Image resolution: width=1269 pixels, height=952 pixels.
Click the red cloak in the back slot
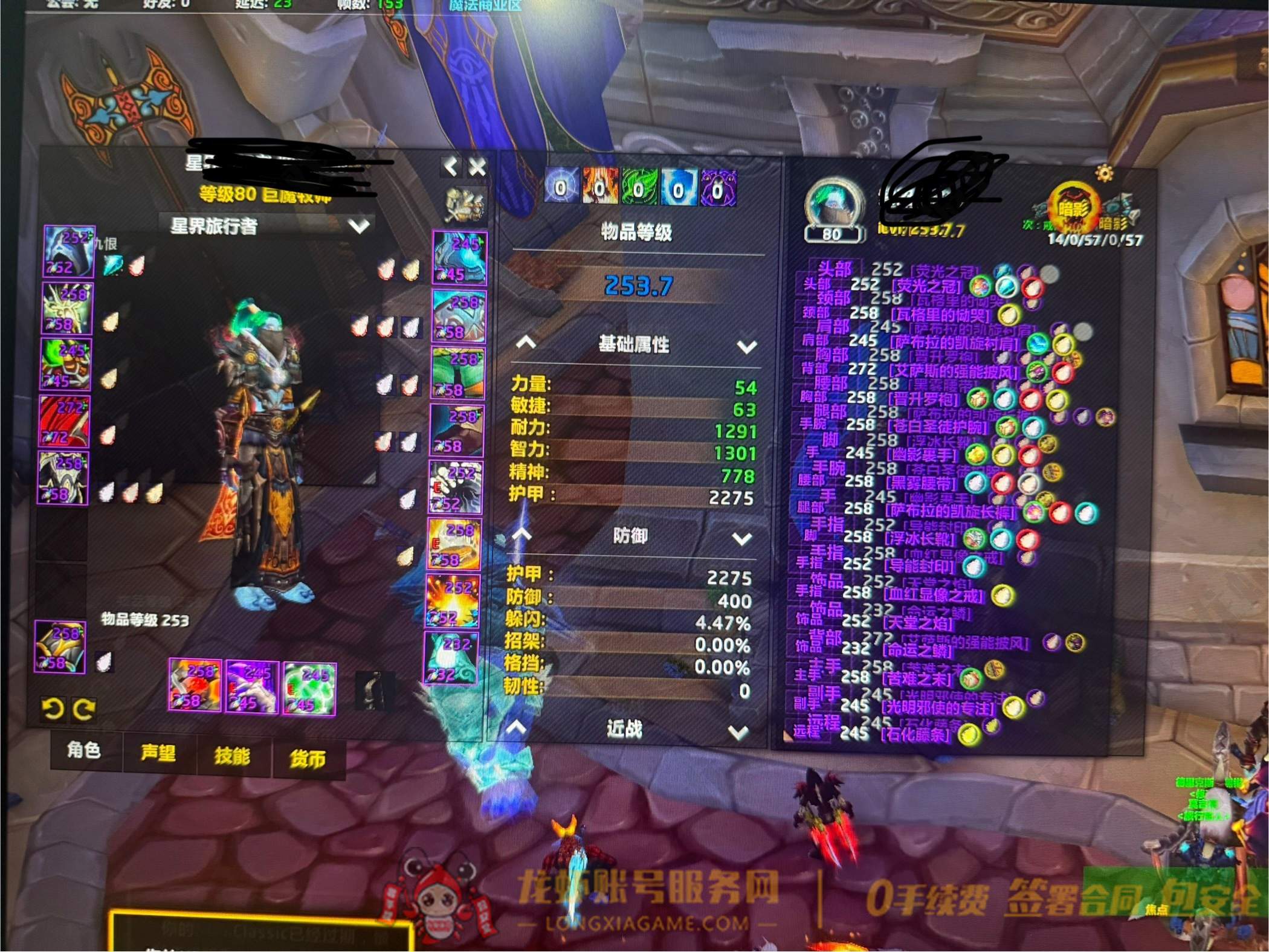(64, 422)
